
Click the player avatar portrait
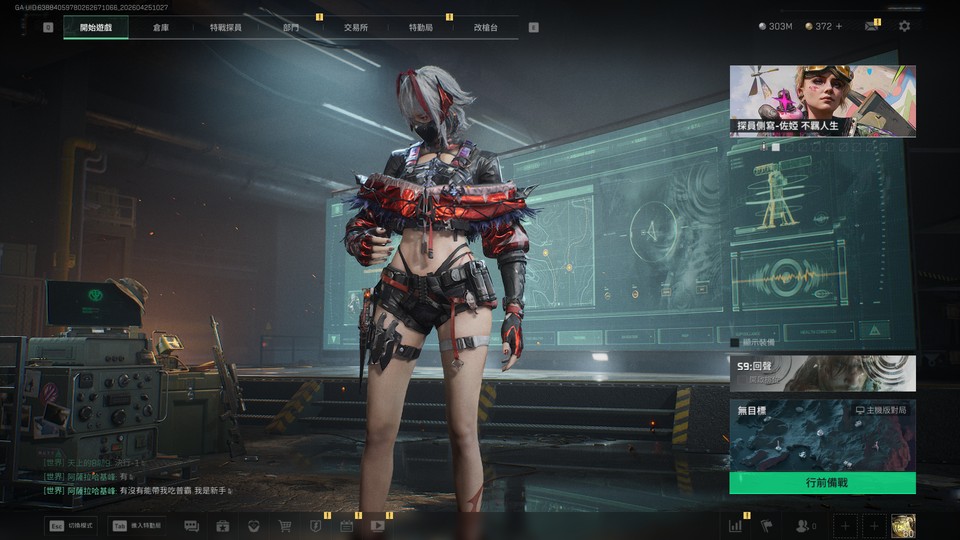(903, 525)
